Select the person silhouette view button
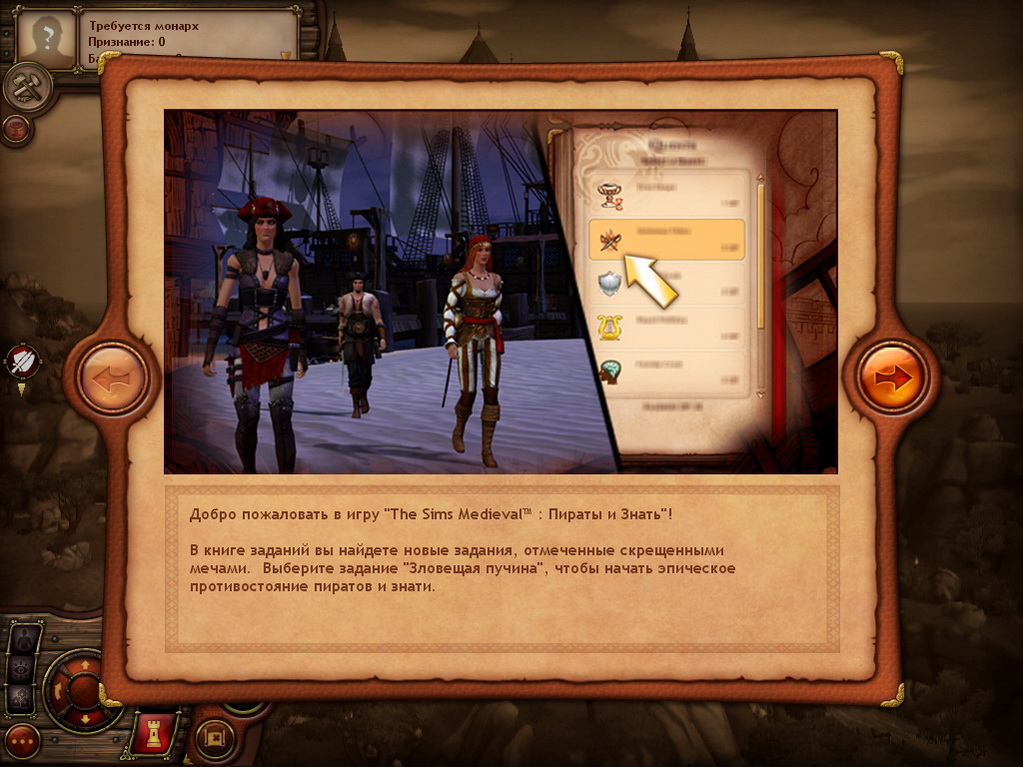The image size is (1023, 767). [x=23, y=640]
